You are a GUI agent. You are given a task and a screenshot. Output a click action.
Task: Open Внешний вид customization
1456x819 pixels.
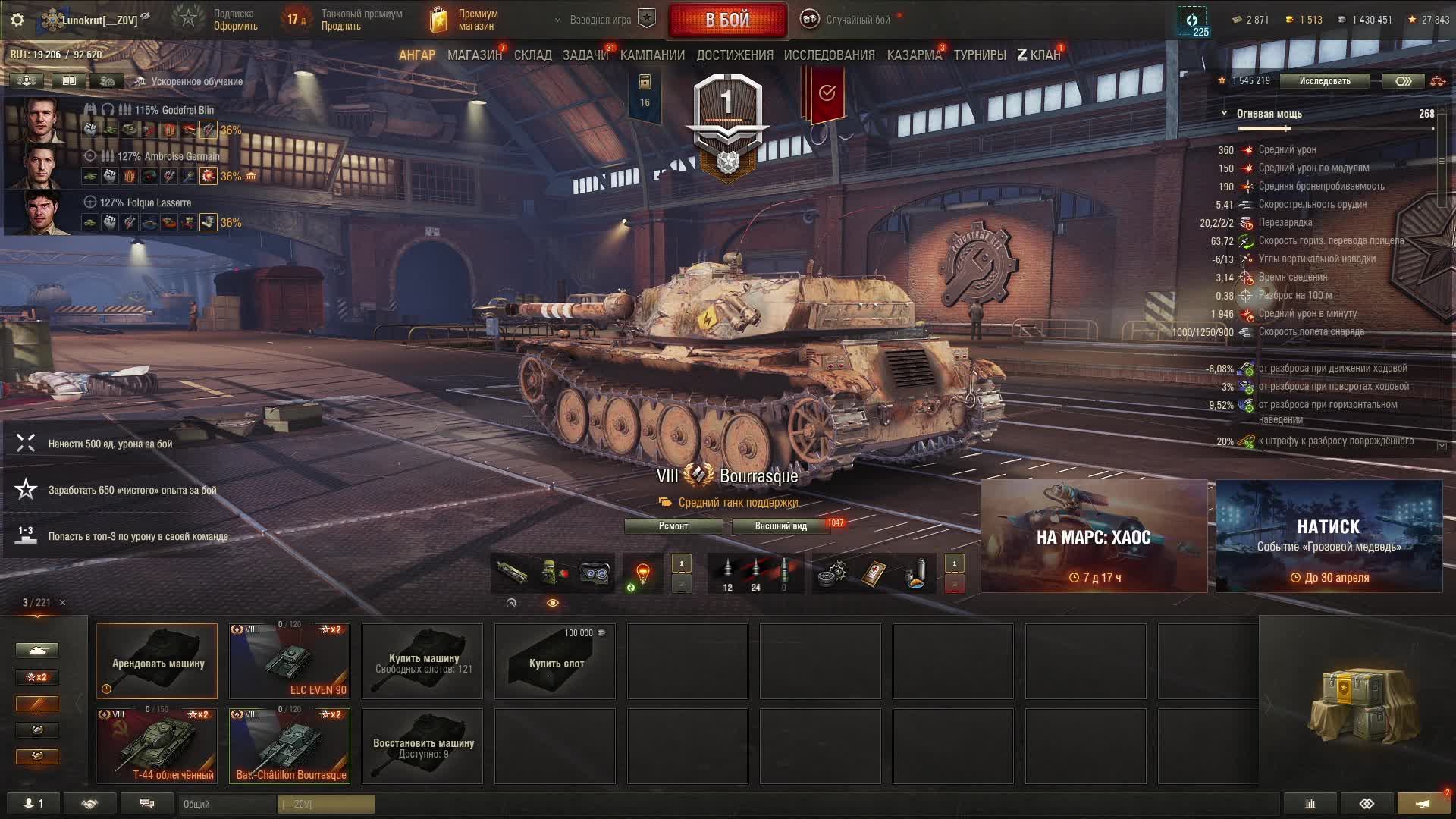tap(780, 526)
